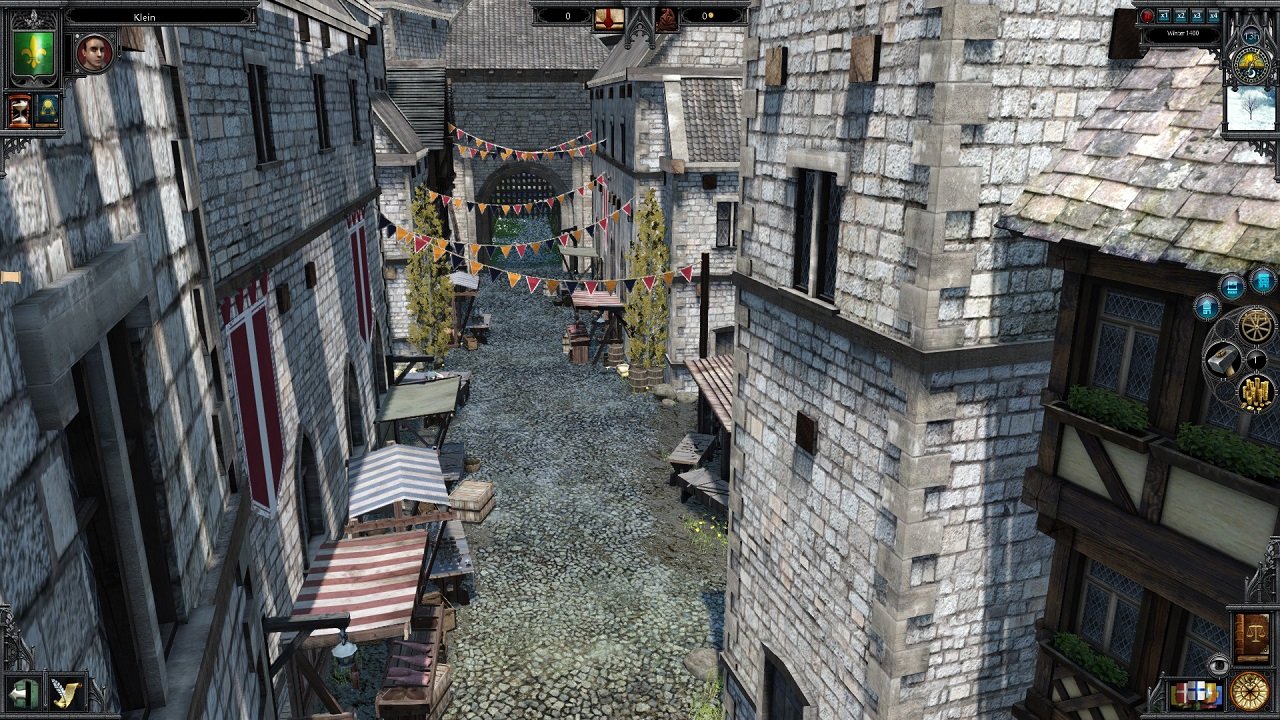
Task: Enable x2 game speed
Action: [x=1180, y=16]
